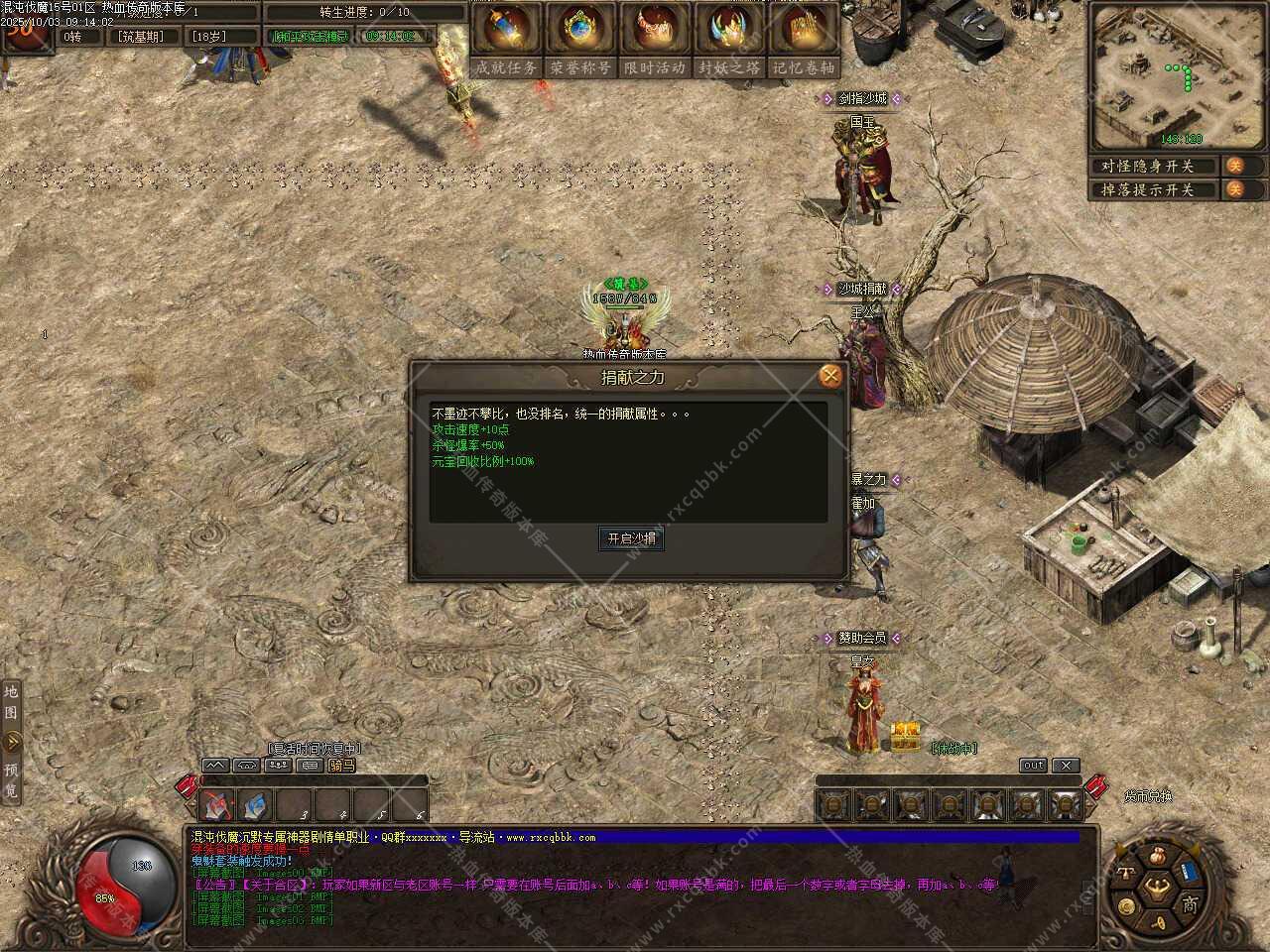
Task: Click the 开启沙捐 button
Action: point(632,538)
